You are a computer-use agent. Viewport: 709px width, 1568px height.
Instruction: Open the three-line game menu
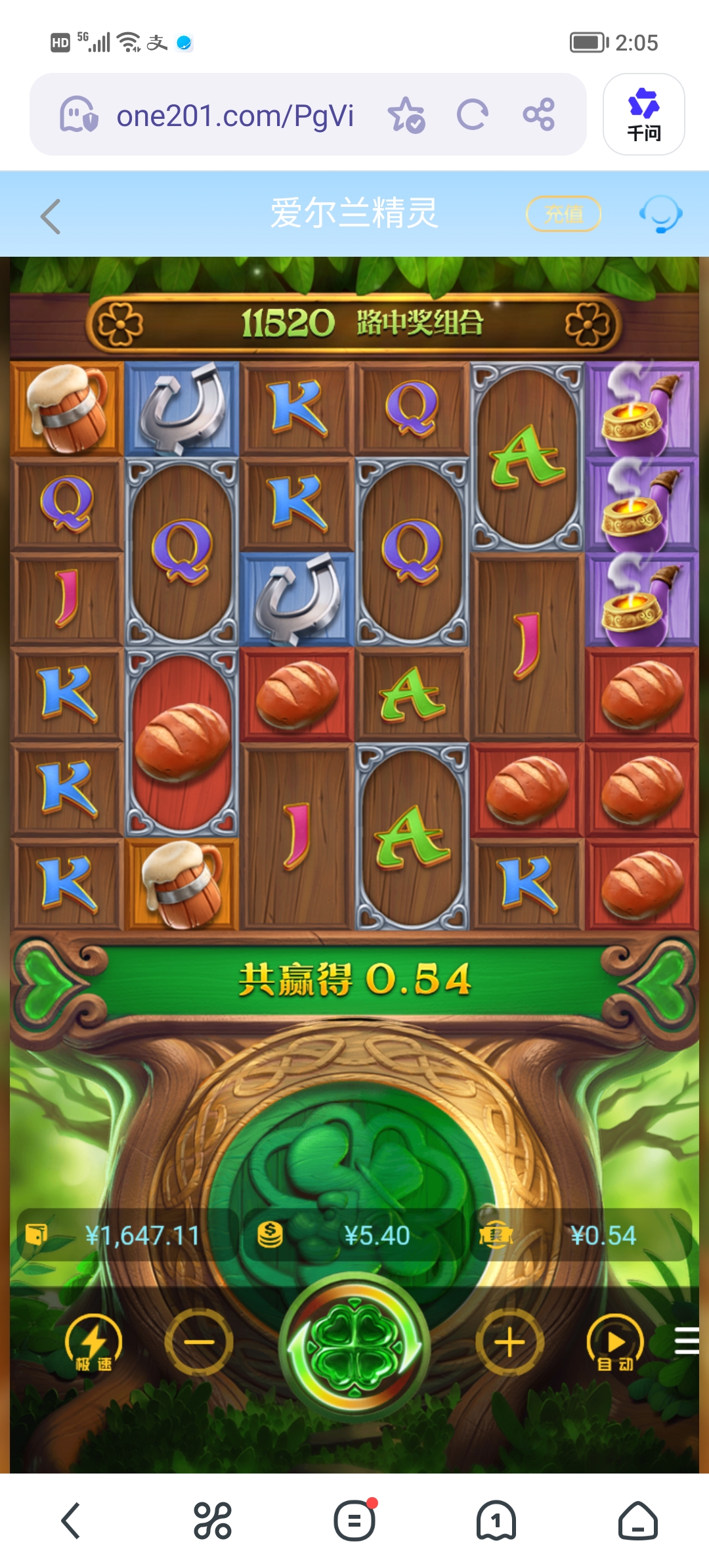coord(687,1341)
